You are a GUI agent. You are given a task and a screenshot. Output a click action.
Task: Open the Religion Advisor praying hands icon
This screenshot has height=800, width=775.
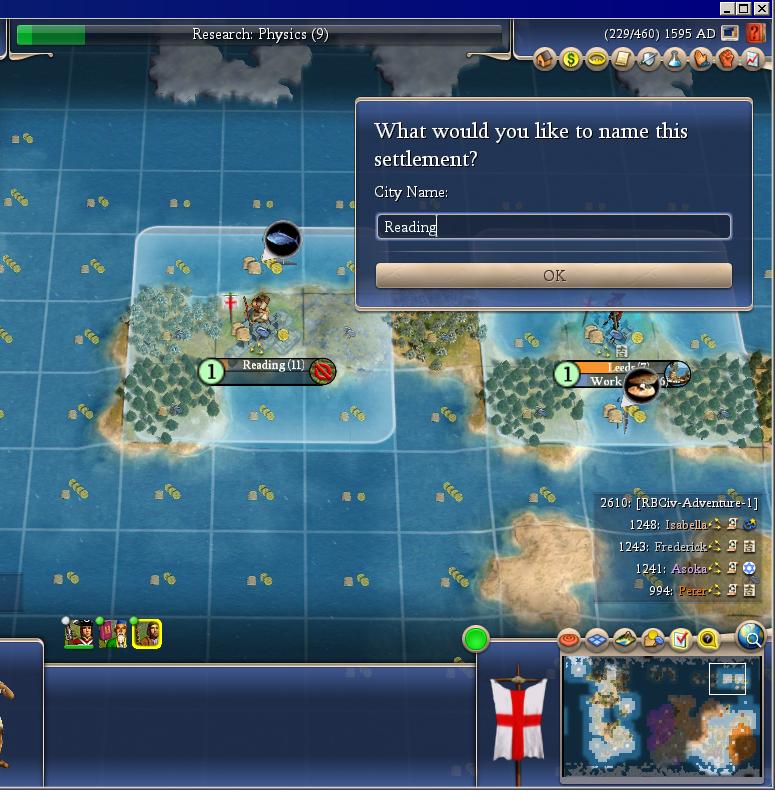[701, 60]
